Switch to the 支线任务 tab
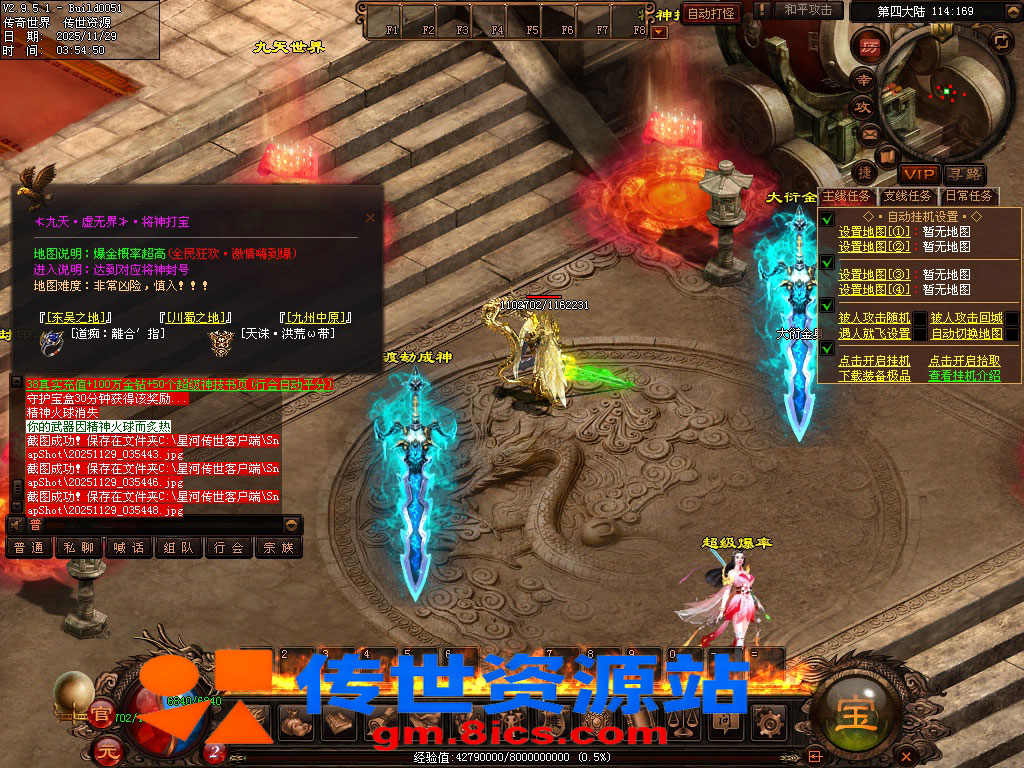Screen dimensions: 1024x768 click(x=908, y=196)
